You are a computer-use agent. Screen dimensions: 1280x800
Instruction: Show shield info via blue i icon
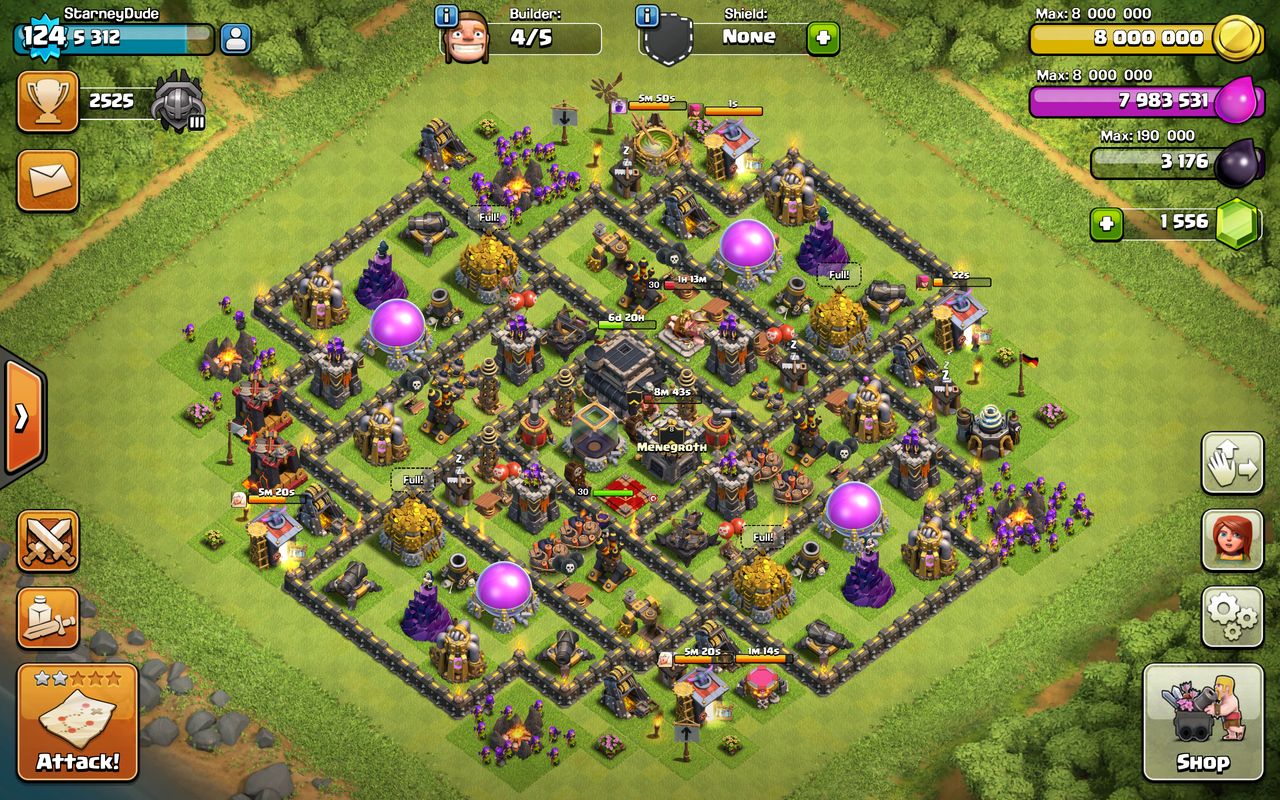tap(647, 16)
